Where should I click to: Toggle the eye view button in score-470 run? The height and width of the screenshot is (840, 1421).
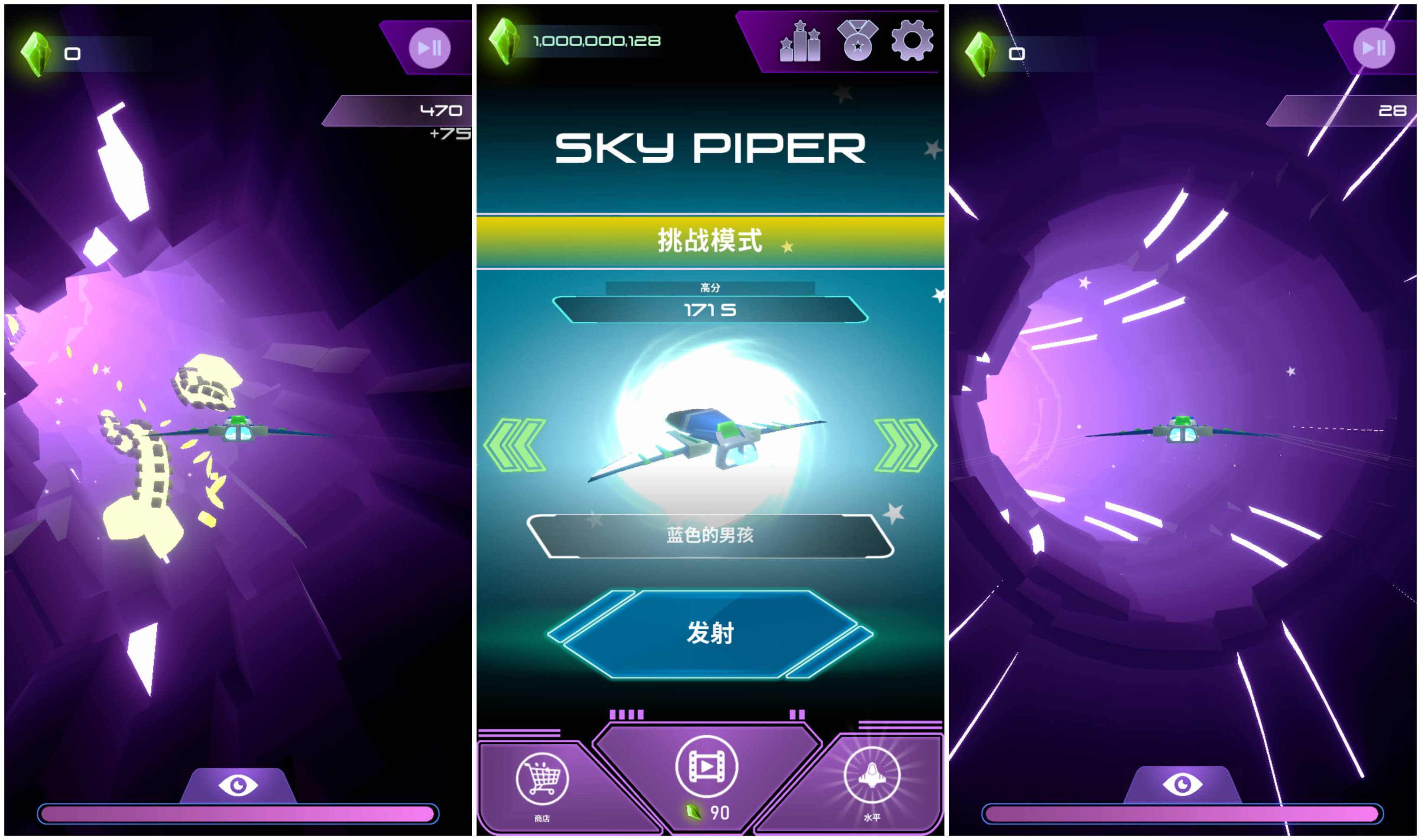click(238, 785)
